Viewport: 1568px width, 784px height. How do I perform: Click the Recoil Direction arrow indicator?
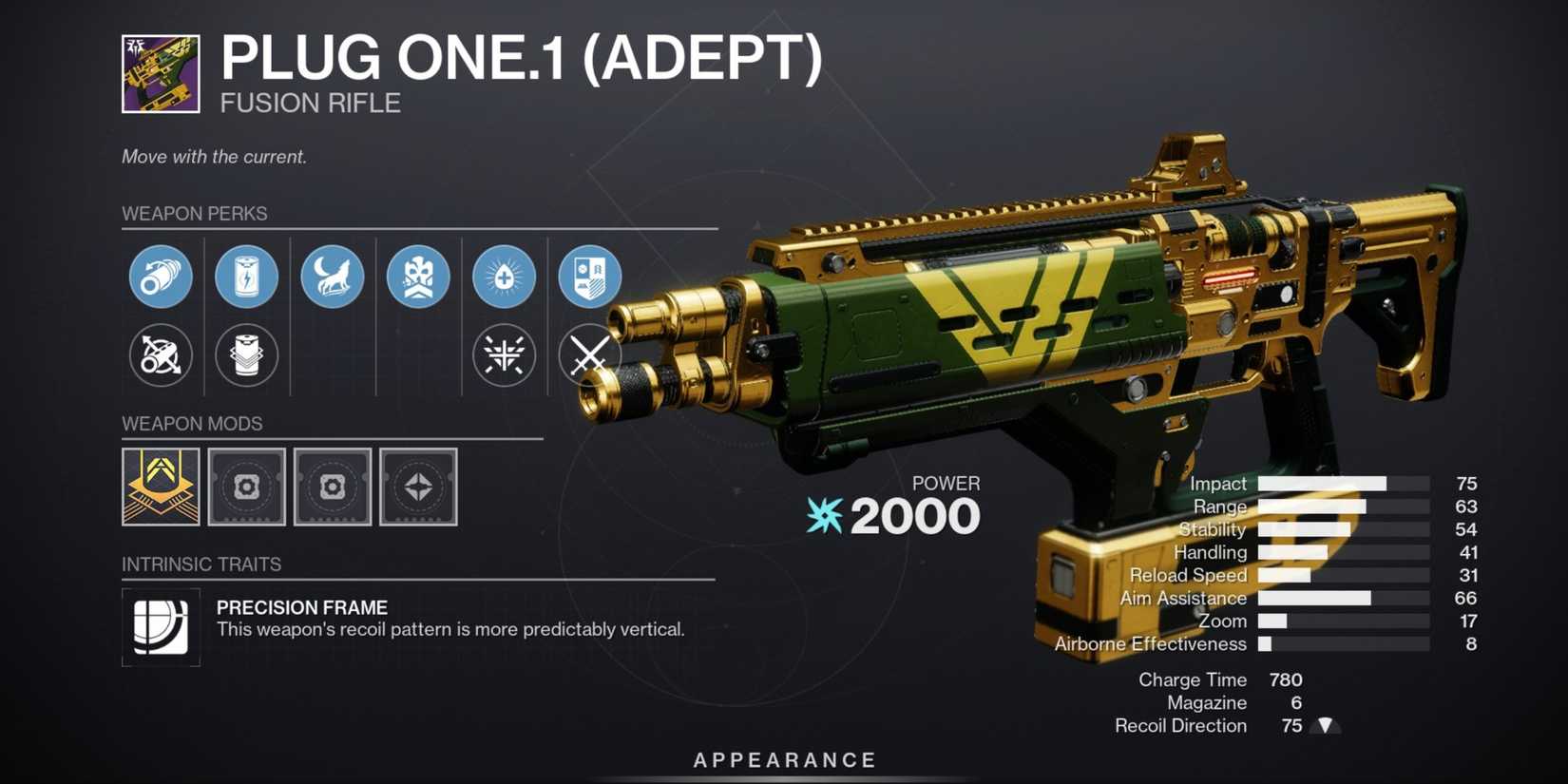(x=1324, y=725)
